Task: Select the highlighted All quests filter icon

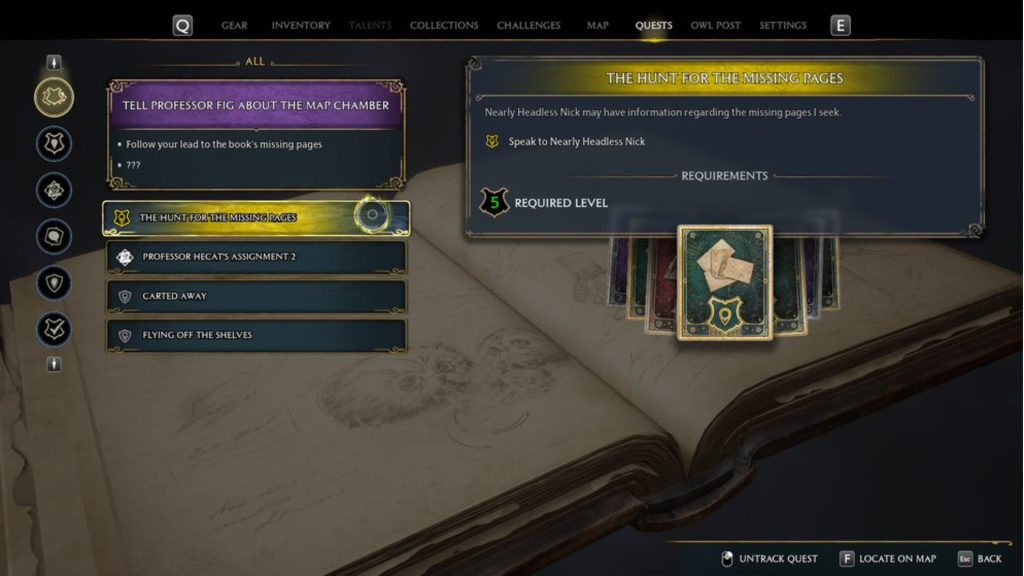Action: pyautogui.click(x=54, y=97)
